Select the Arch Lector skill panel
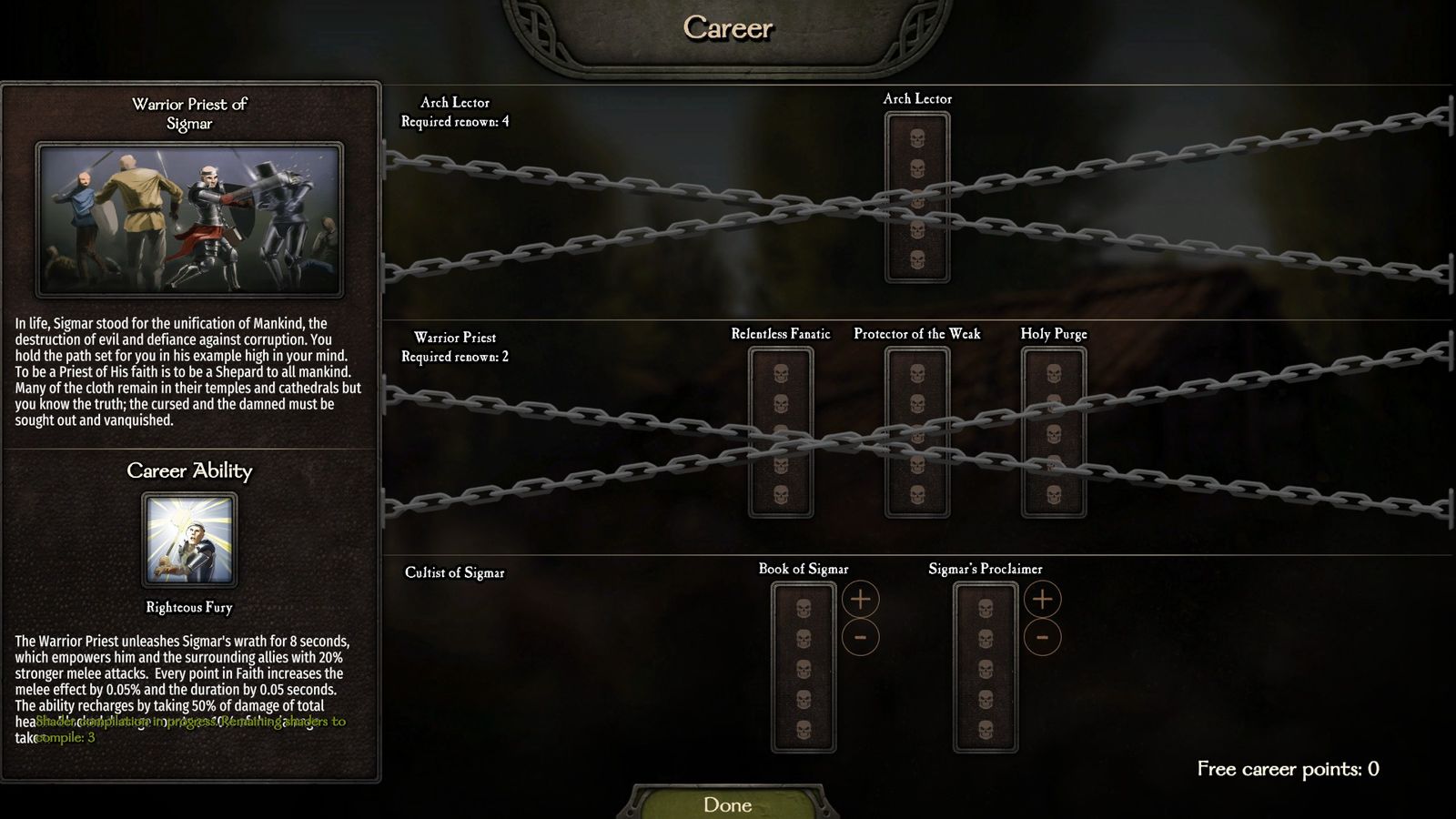The width and height of the screenshot is (1456, 819). tap(917, 197)
